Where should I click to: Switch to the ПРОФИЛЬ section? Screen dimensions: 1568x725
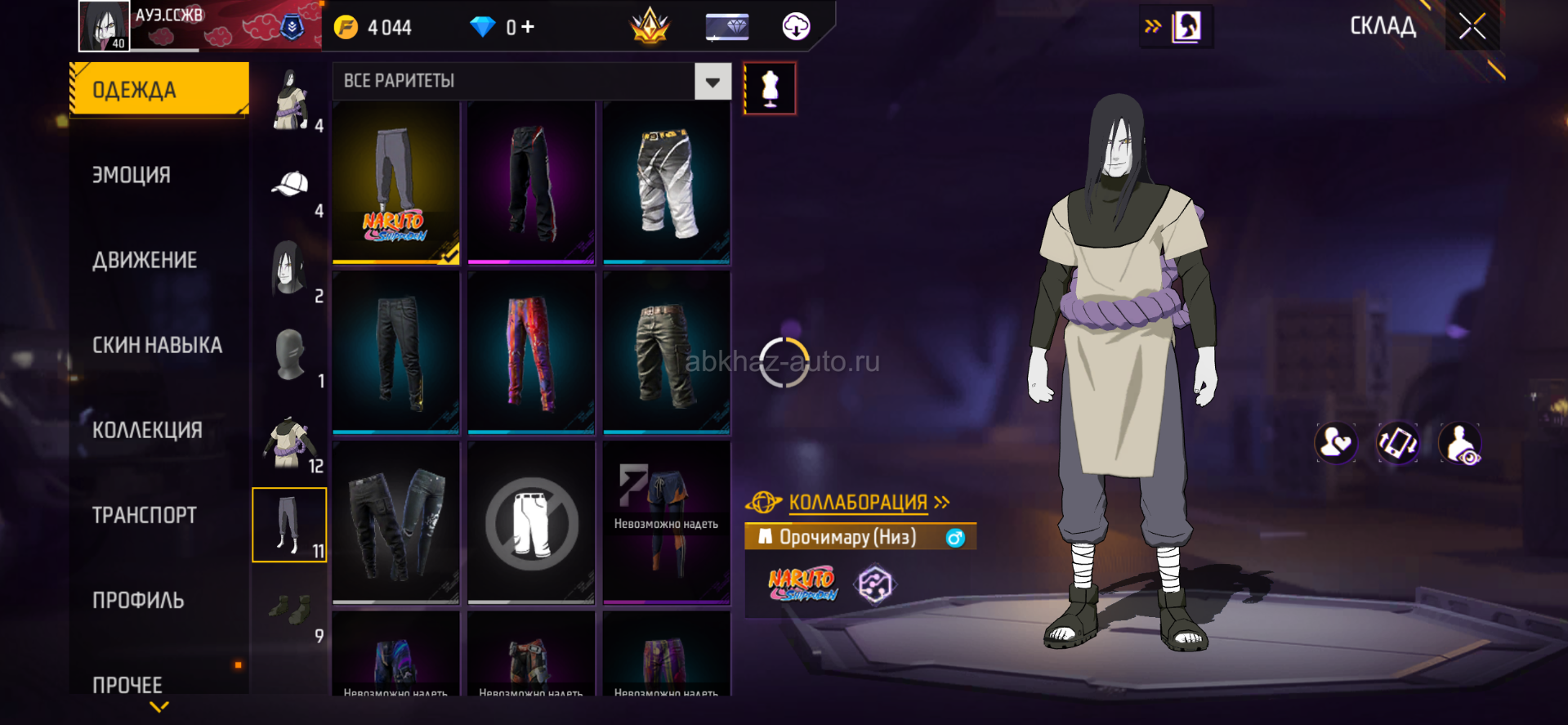point(138,600)
